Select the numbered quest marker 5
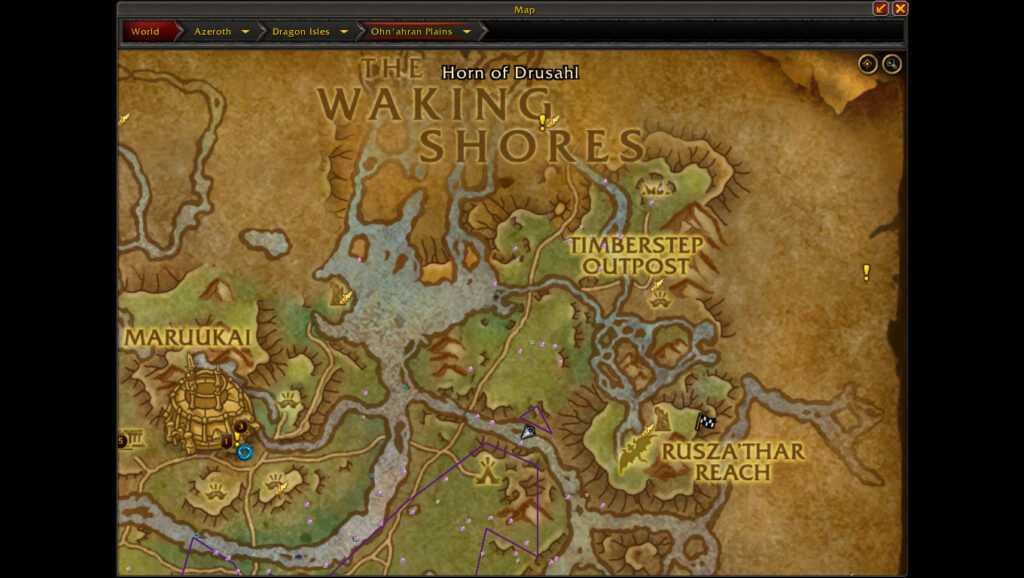Viewport: 1024px width, 578px height. point(122,441)
